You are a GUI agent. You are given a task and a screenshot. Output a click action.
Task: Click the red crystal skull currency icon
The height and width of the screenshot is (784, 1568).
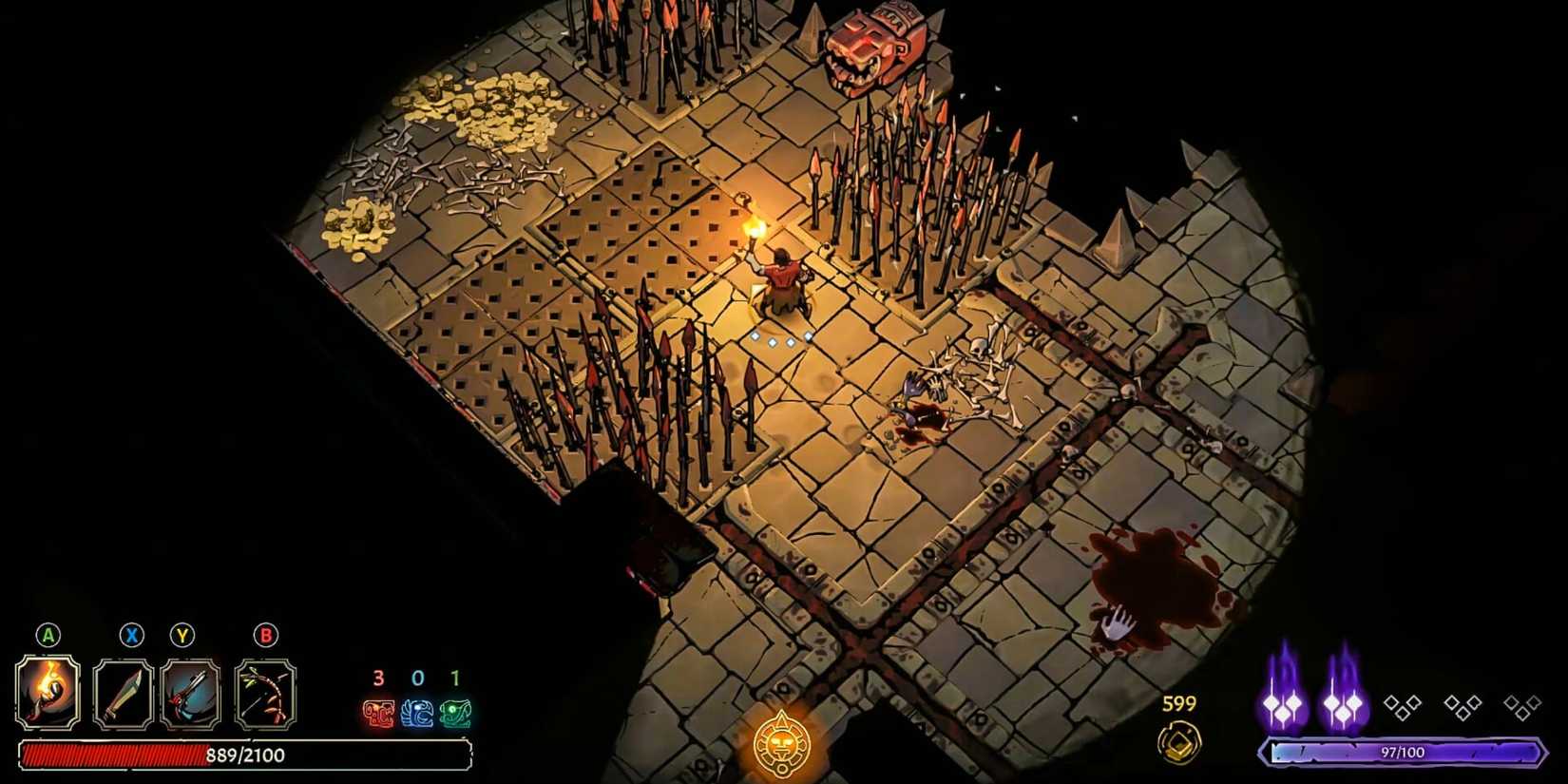[378, 716]
